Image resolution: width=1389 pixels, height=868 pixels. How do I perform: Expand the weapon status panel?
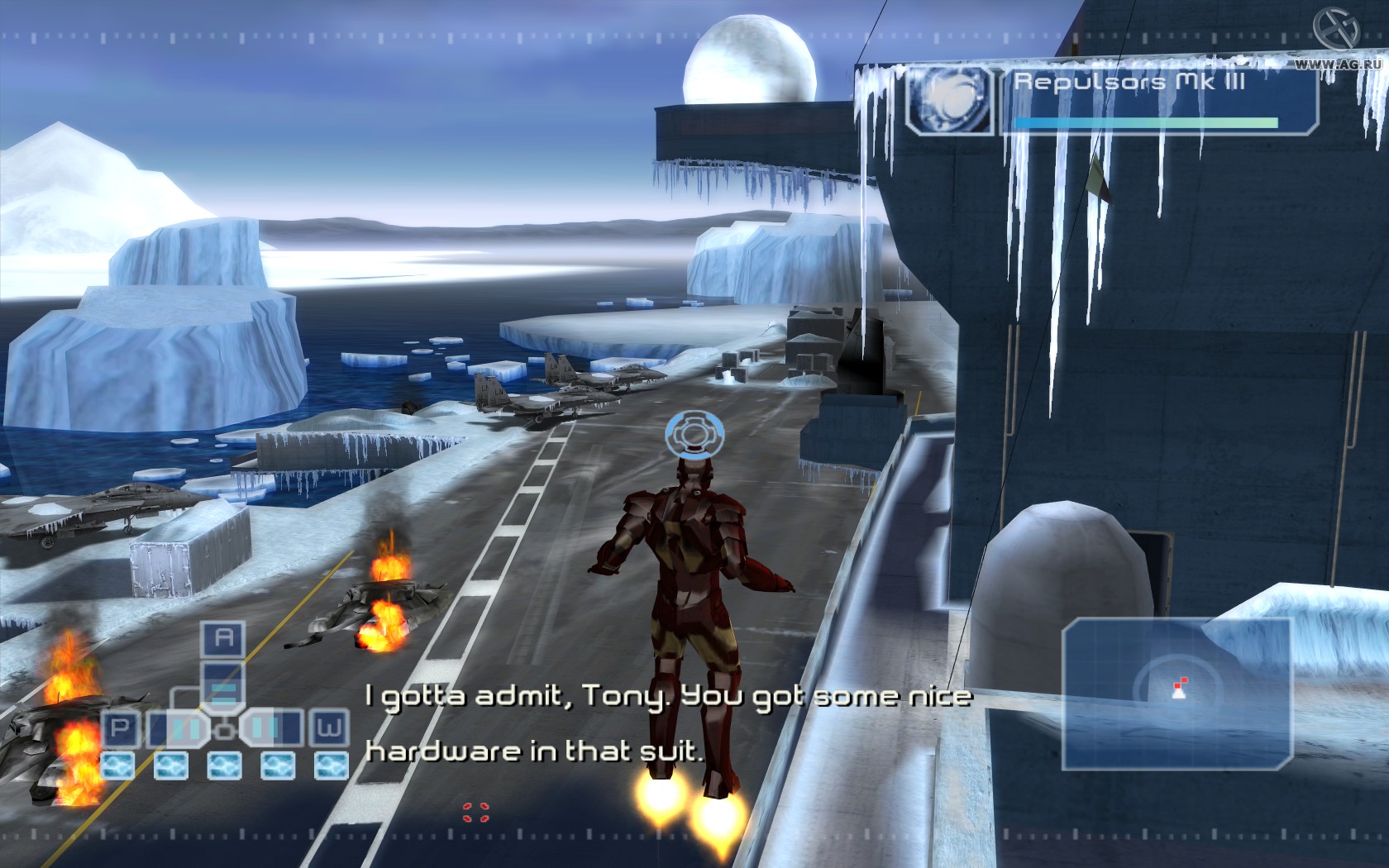tap(1133, 99)
